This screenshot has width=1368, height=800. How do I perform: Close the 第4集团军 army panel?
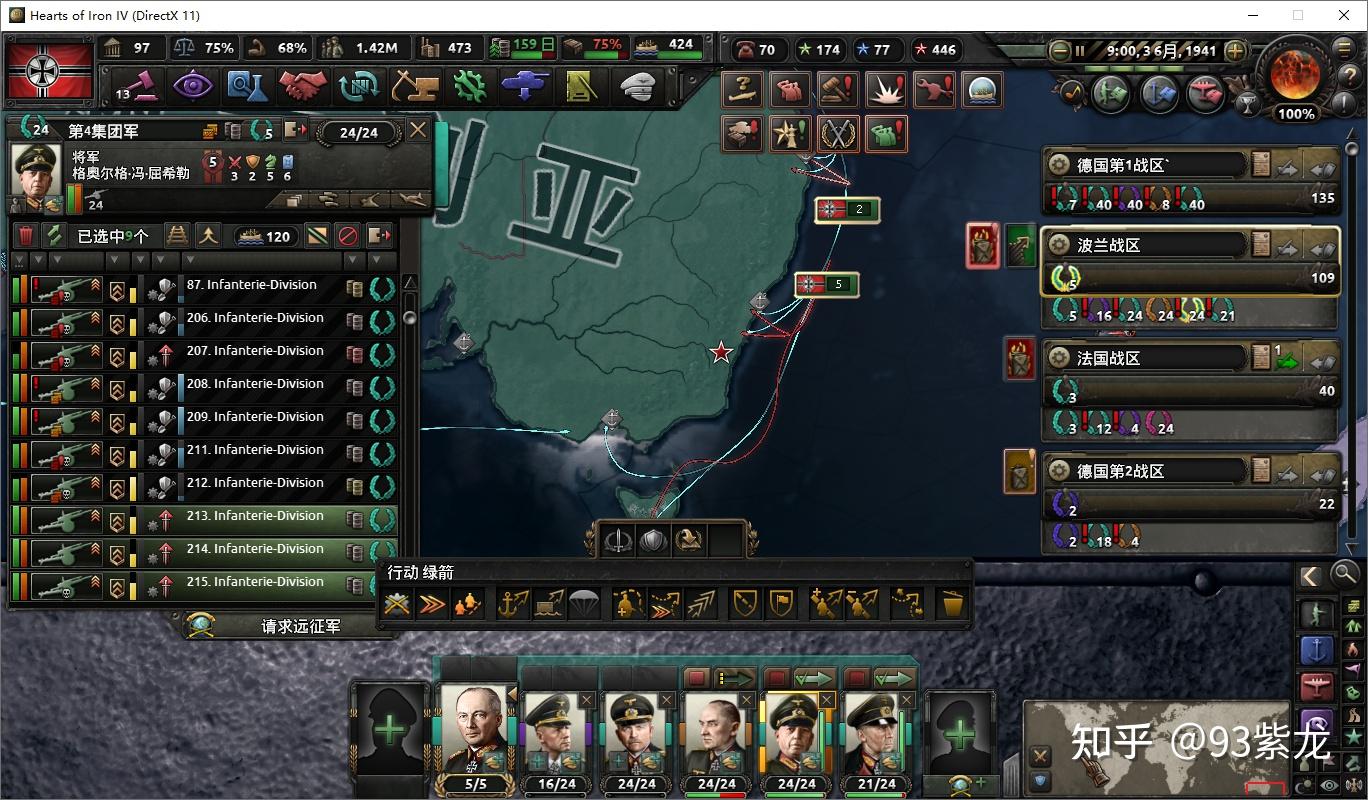coord(418,130)
